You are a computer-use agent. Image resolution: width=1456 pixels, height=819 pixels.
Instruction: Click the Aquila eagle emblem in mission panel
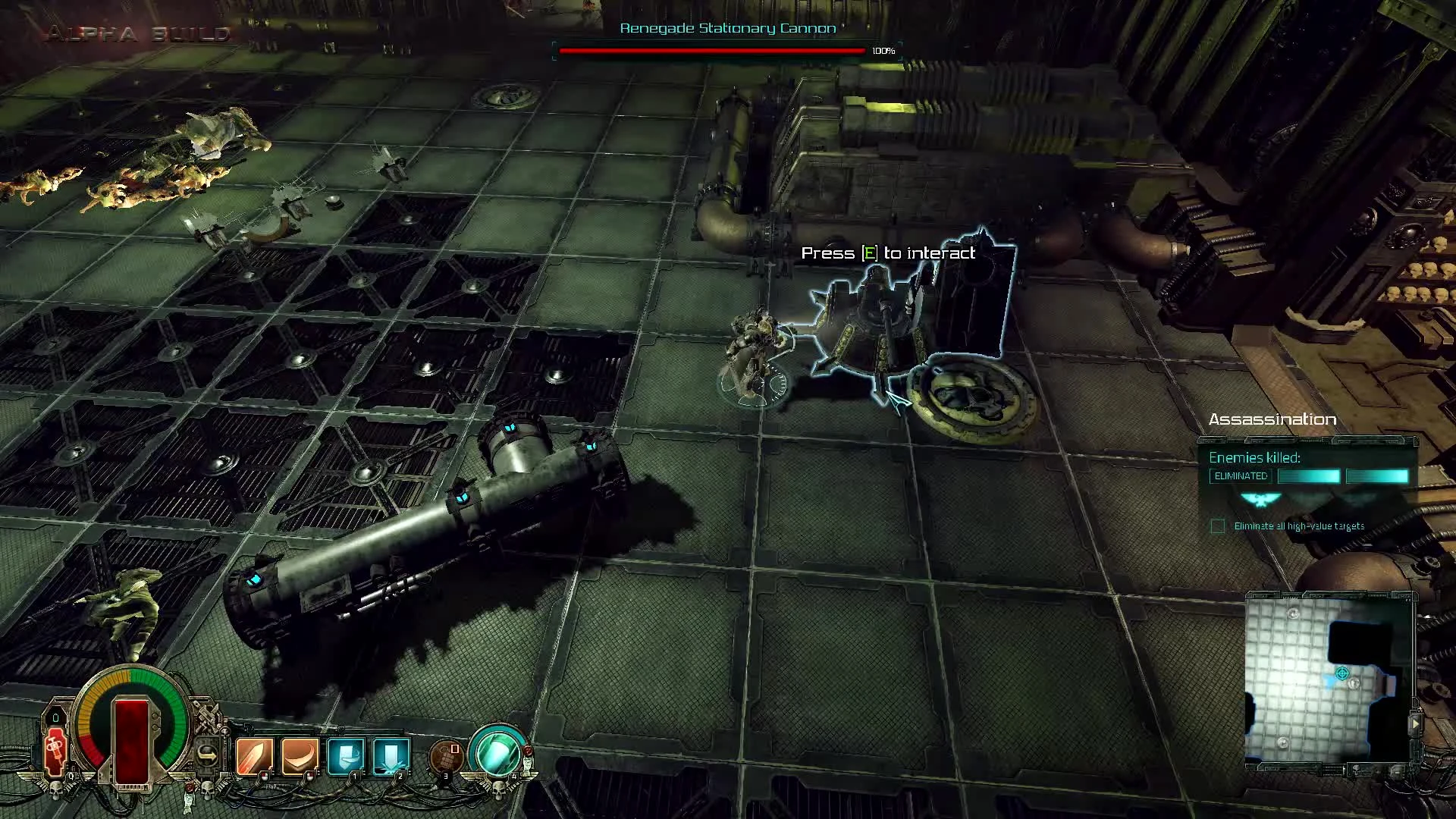tap(1260, 500)
